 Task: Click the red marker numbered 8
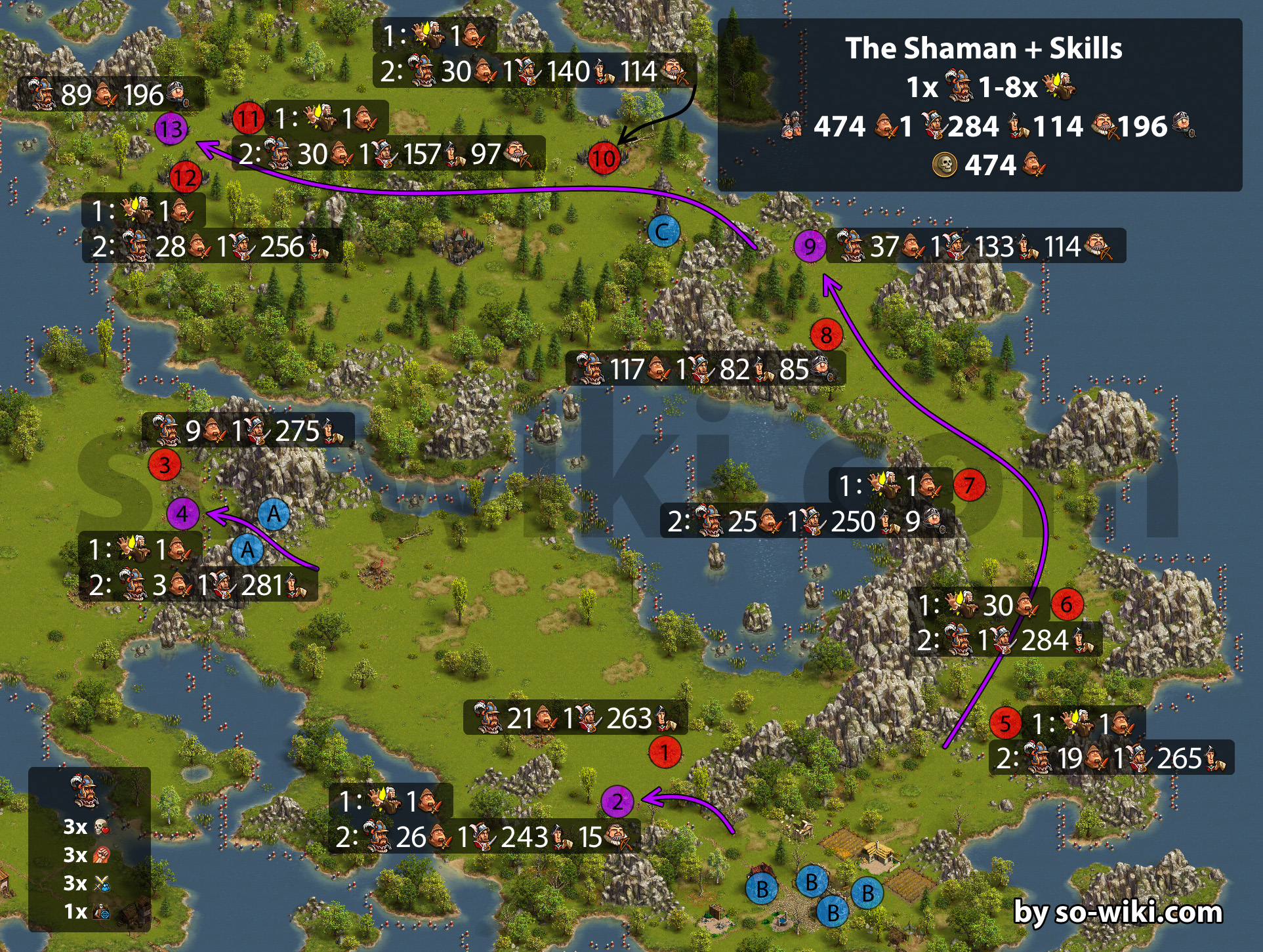click(x=826, y=335)
